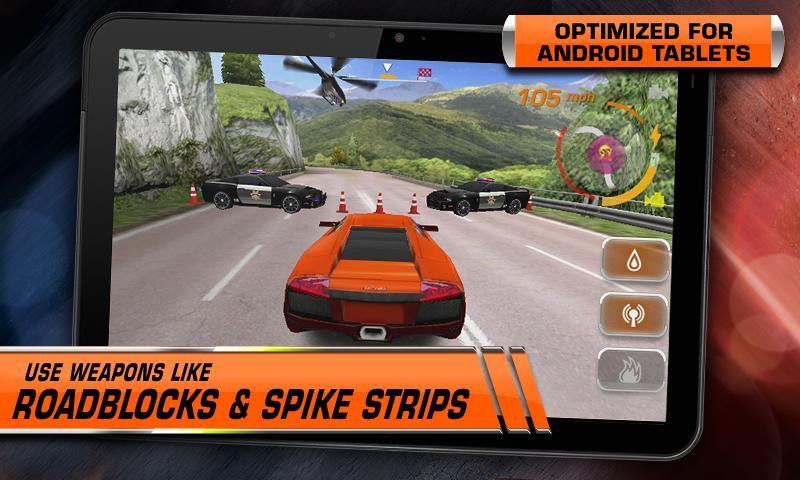The width and height of the screenshot is (800, 480).
Task: Activate the signal jammer weapon button
Action: click(633, 316)
